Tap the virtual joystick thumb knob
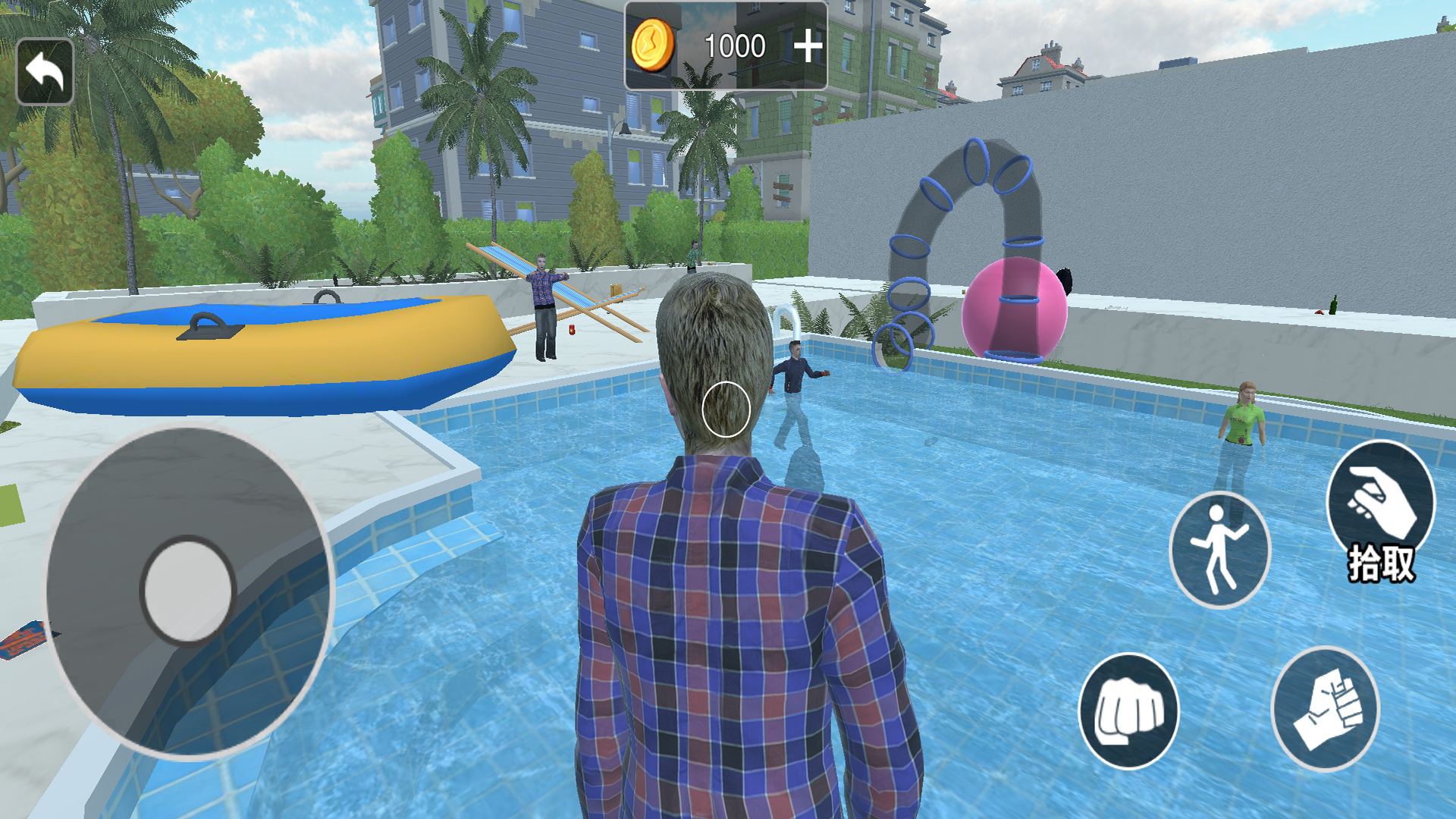This screenshot has height=819, width=1456. click(x=187, y=590)
